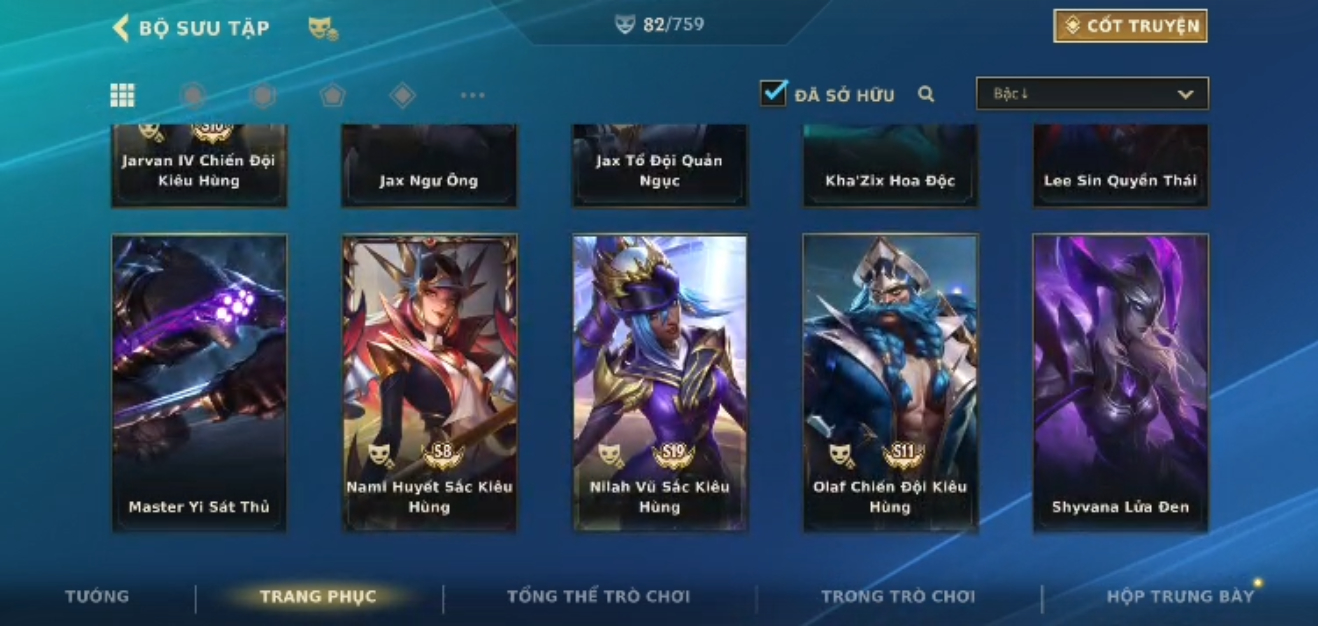This screenshot has height=626, width=1318.
Task: Open the Cốt Truyện button
Action: (x=1130, y=26)
